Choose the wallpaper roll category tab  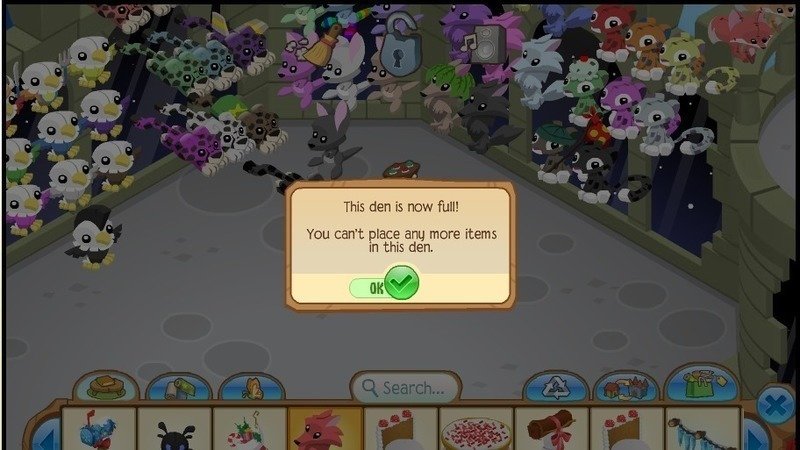click(178, 389)
